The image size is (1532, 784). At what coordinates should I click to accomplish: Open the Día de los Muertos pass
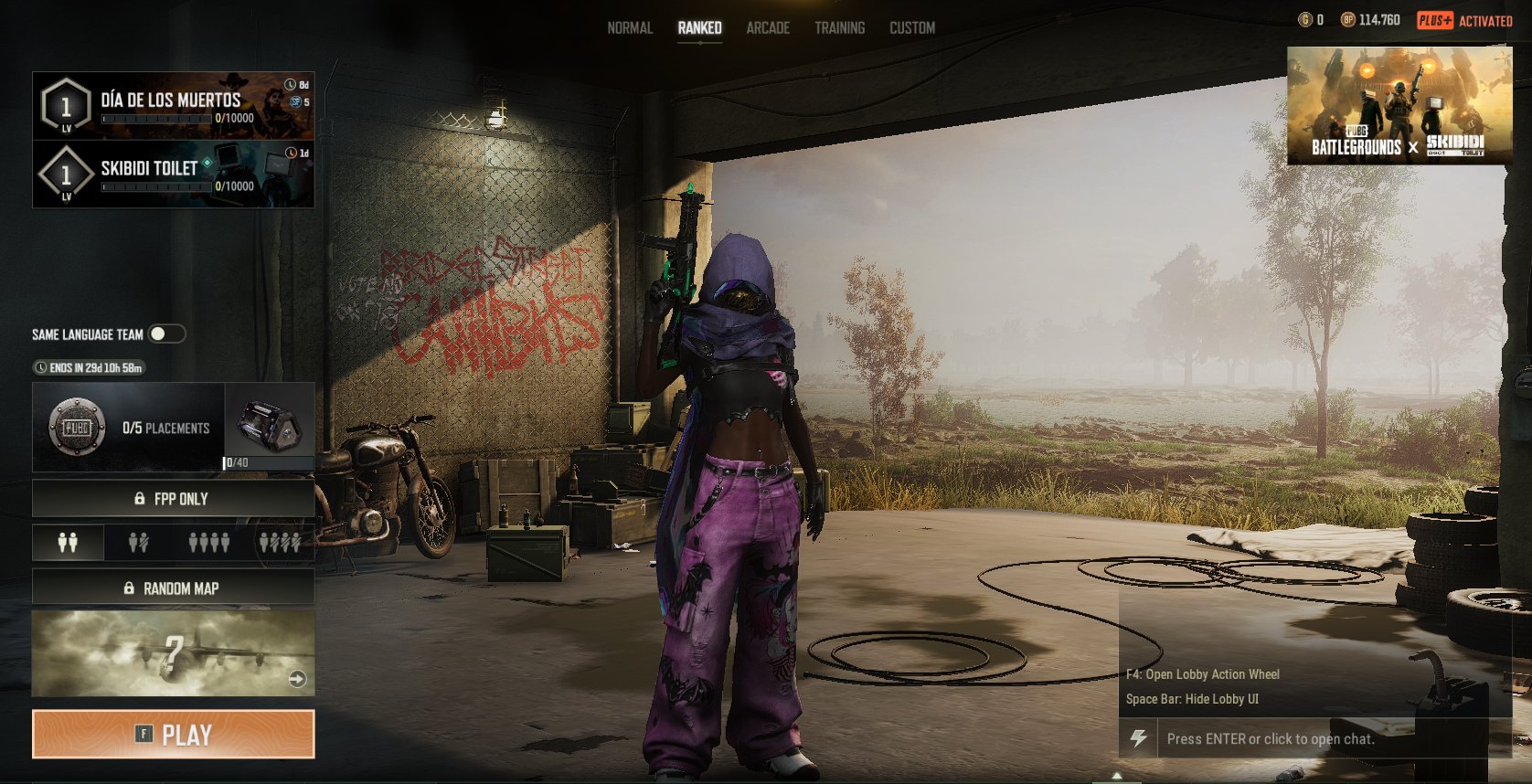click(x=174, y=106)
